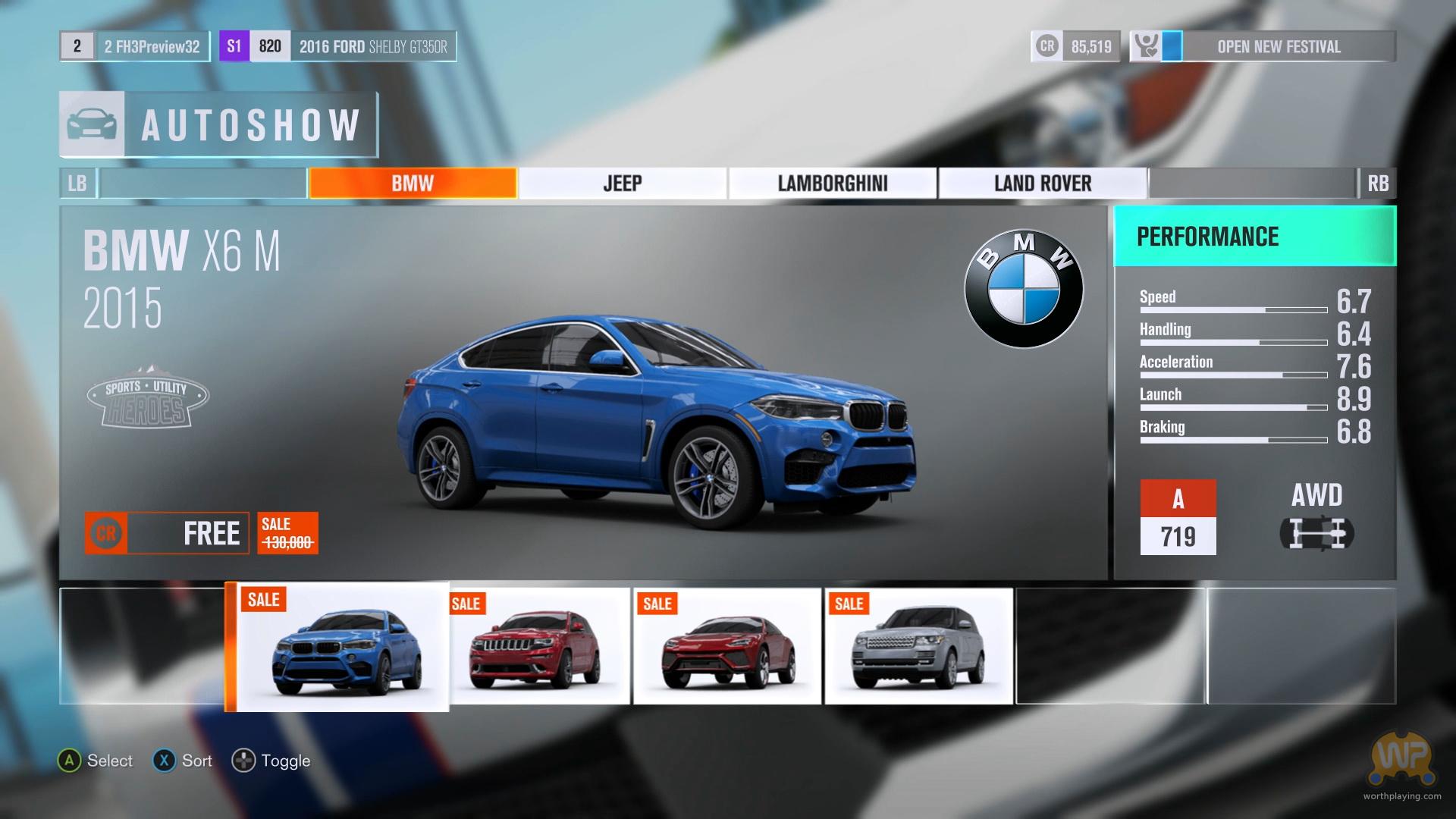Switch to the Land Rover tab
The image size is (1456, 819).
point(1042,184)
